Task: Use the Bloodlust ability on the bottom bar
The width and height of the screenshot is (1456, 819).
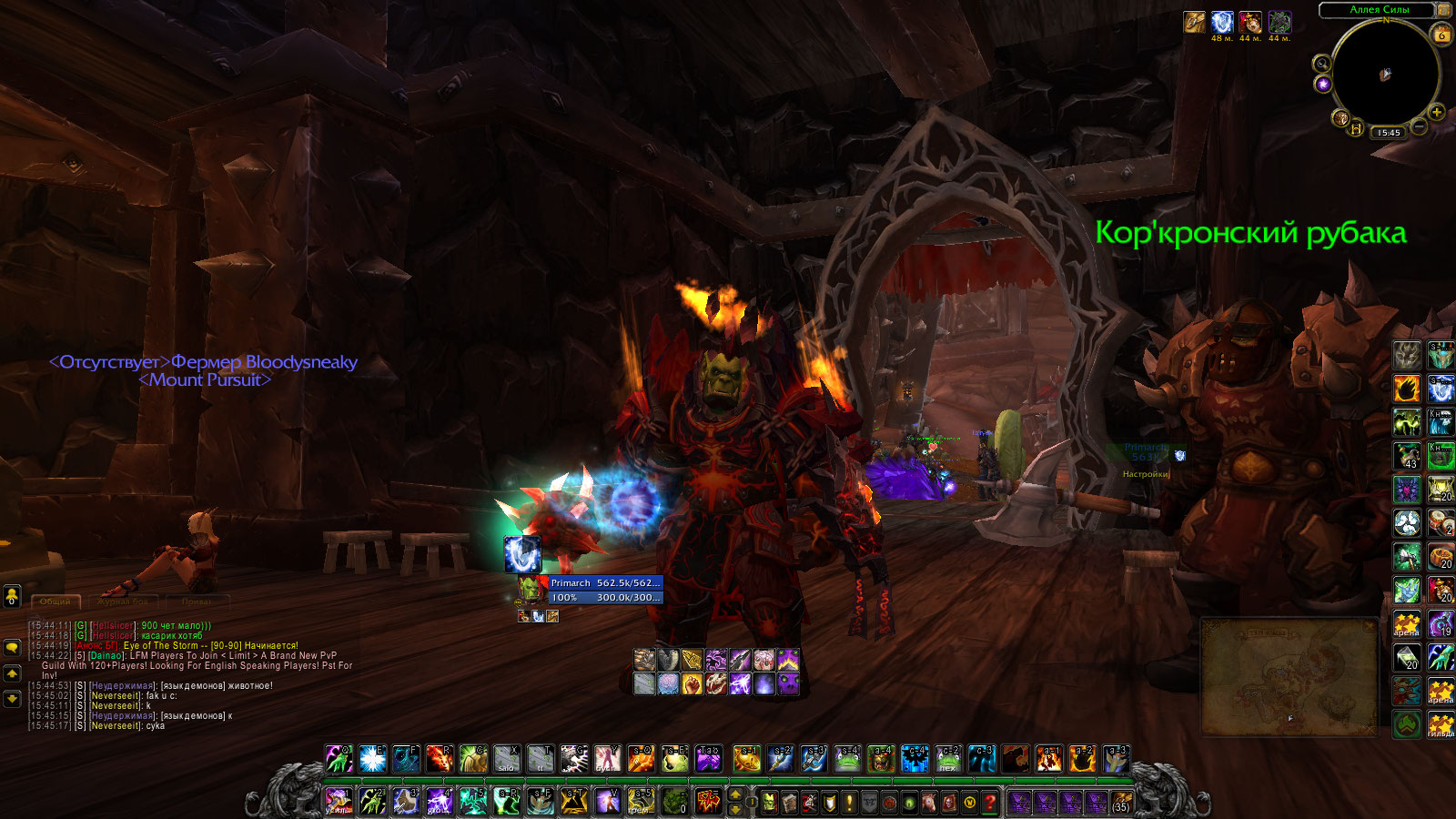Action: pyautogui.click(x=709, y=802)
